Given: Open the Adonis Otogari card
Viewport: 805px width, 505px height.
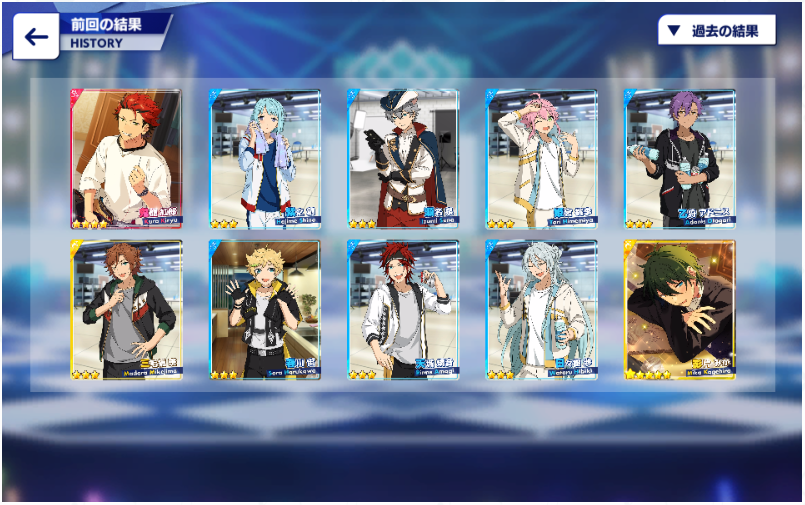Looking at the screenshot, I should (680, 159).
